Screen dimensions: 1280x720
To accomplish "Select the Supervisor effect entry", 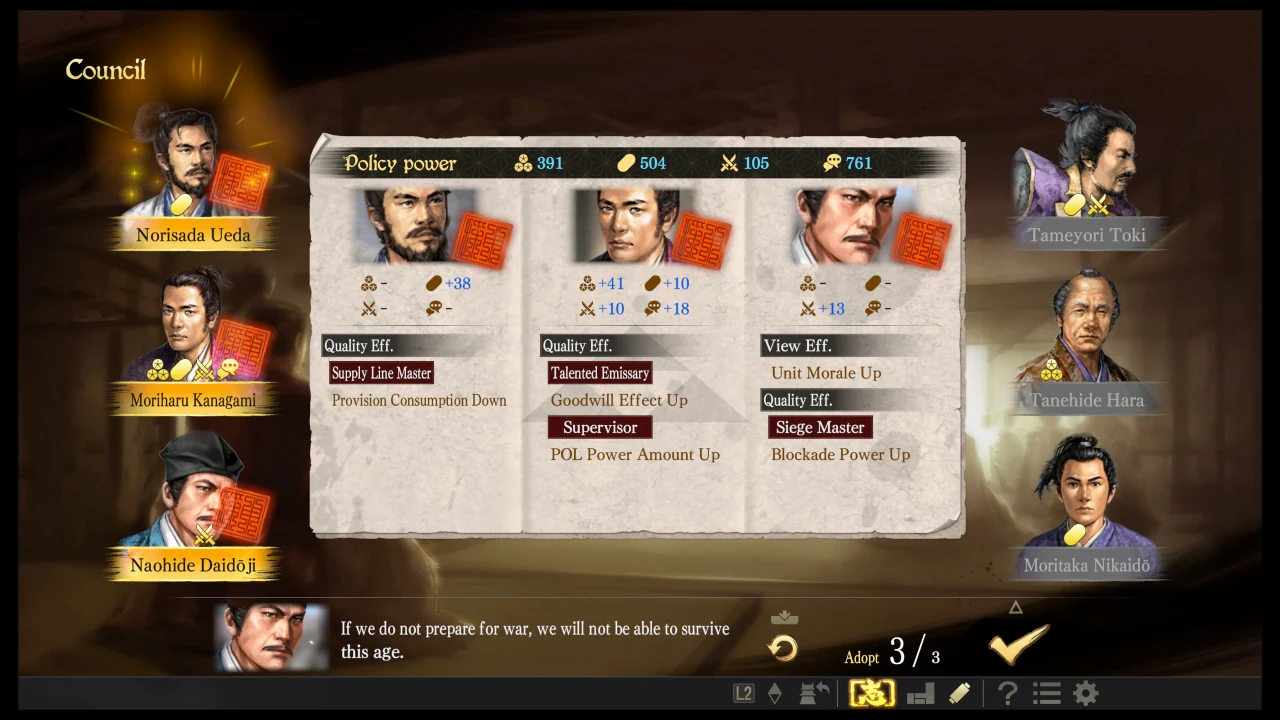I will 600,427.
